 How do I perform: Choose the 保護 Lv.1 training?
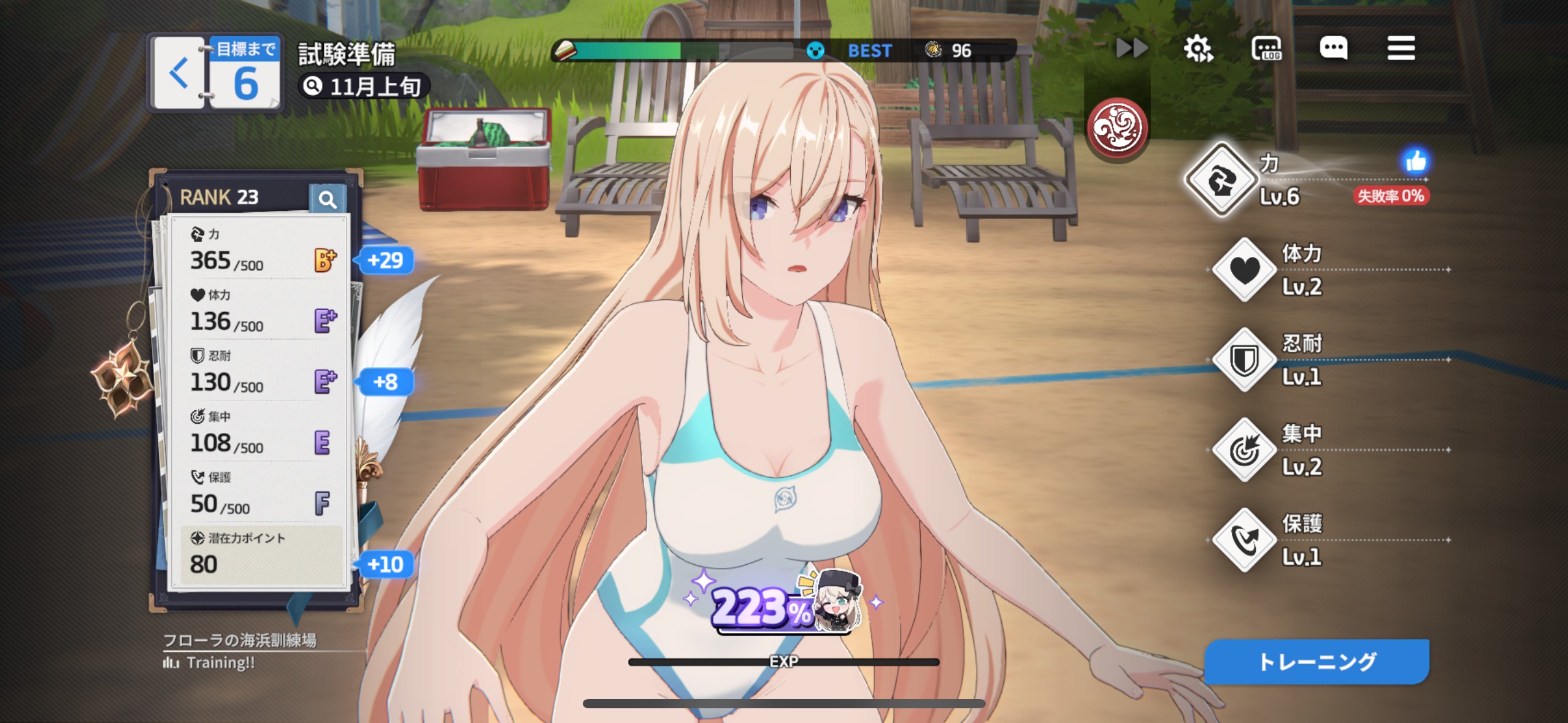(x=1245, y=540)
